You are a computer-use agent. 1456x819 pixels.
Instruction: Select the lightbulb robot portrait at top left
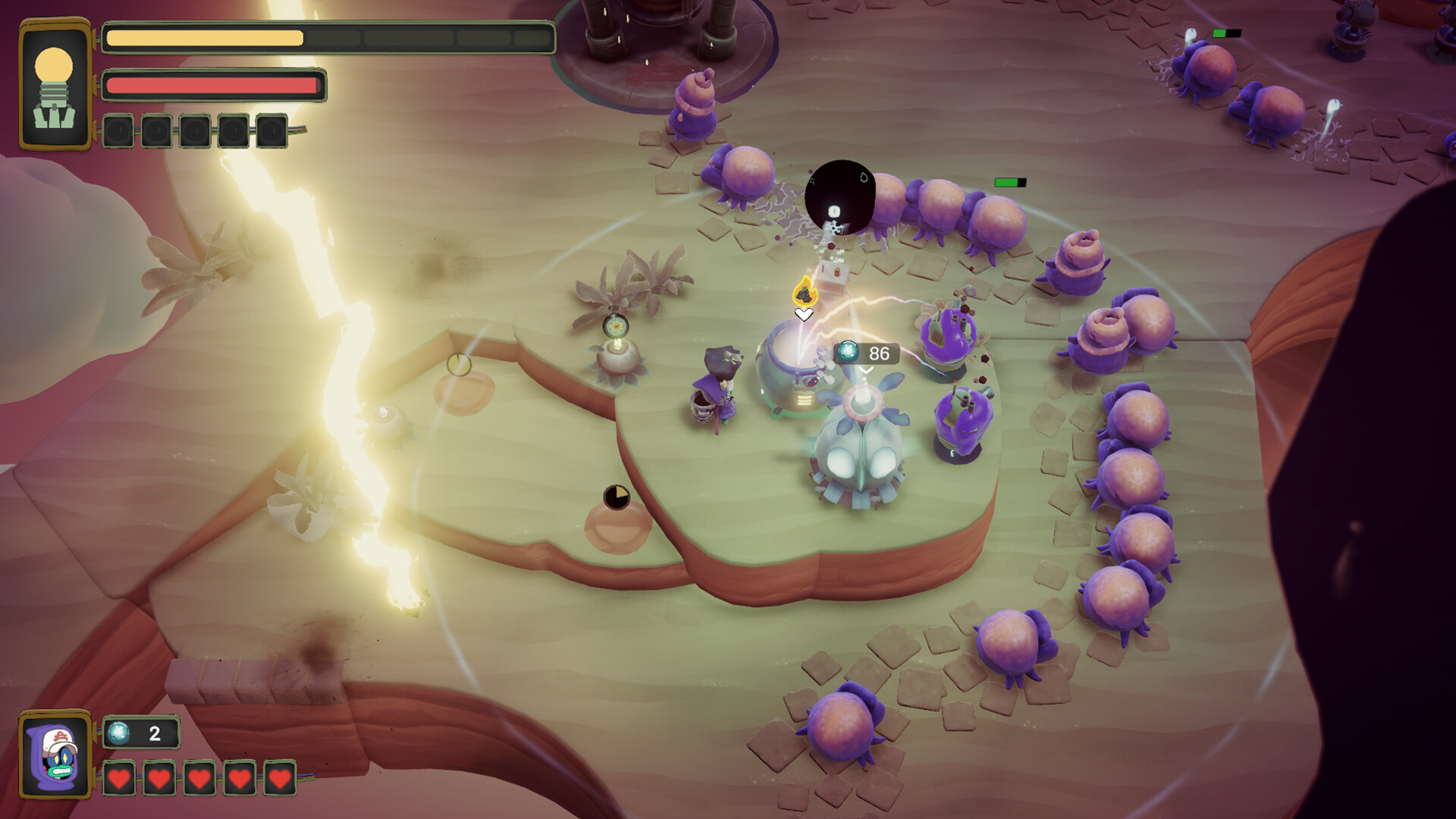[x=53, y=83]
